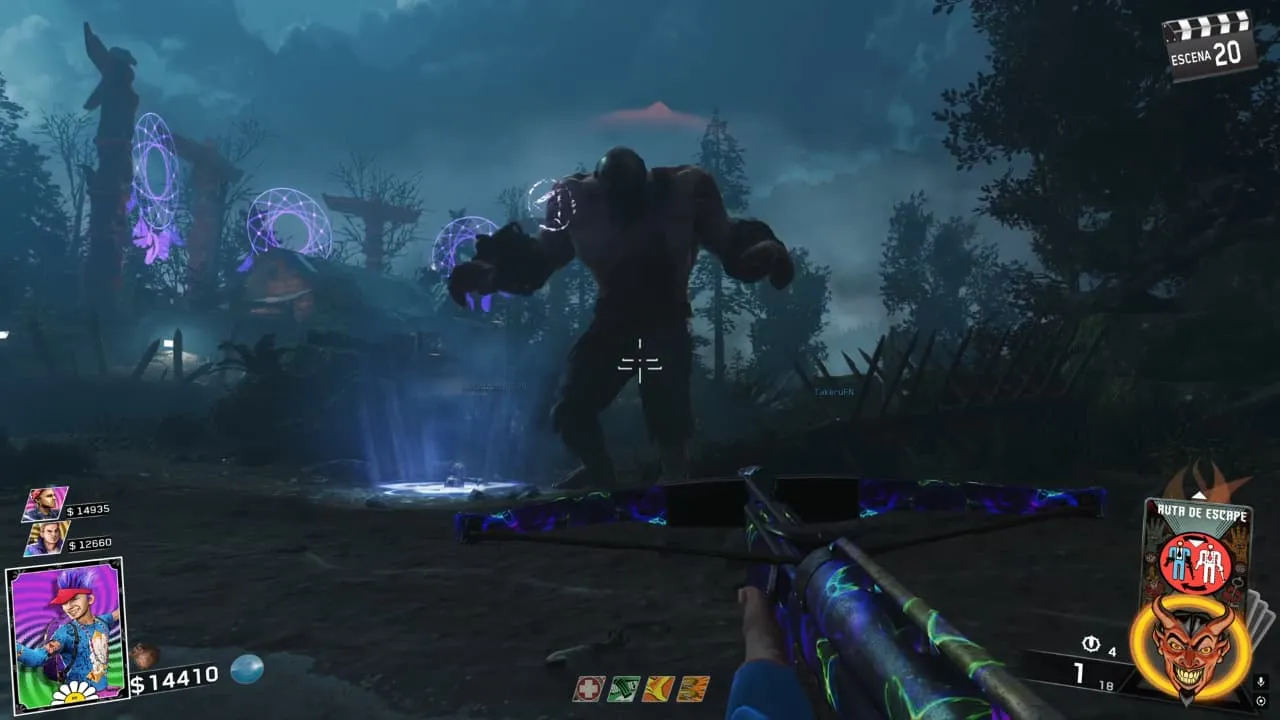This screenshot has width=1280, height=720.
Task: Select the teammate portrait with $12660
Action: point(47,538)
